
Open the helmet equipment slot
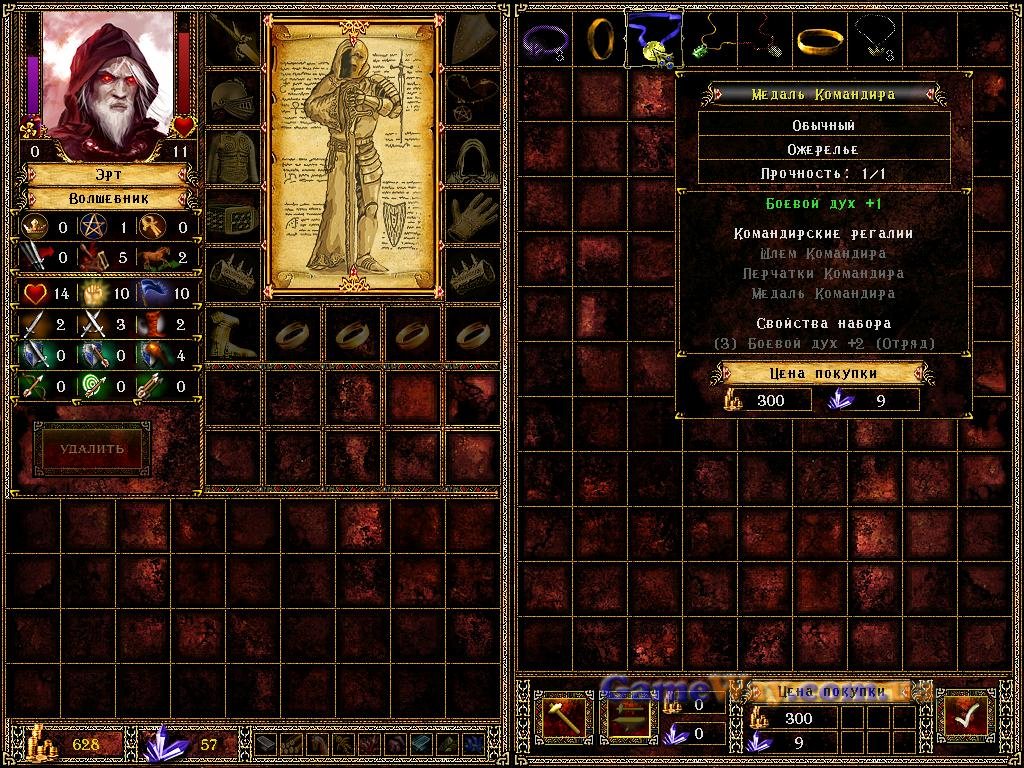pos(233,98)
